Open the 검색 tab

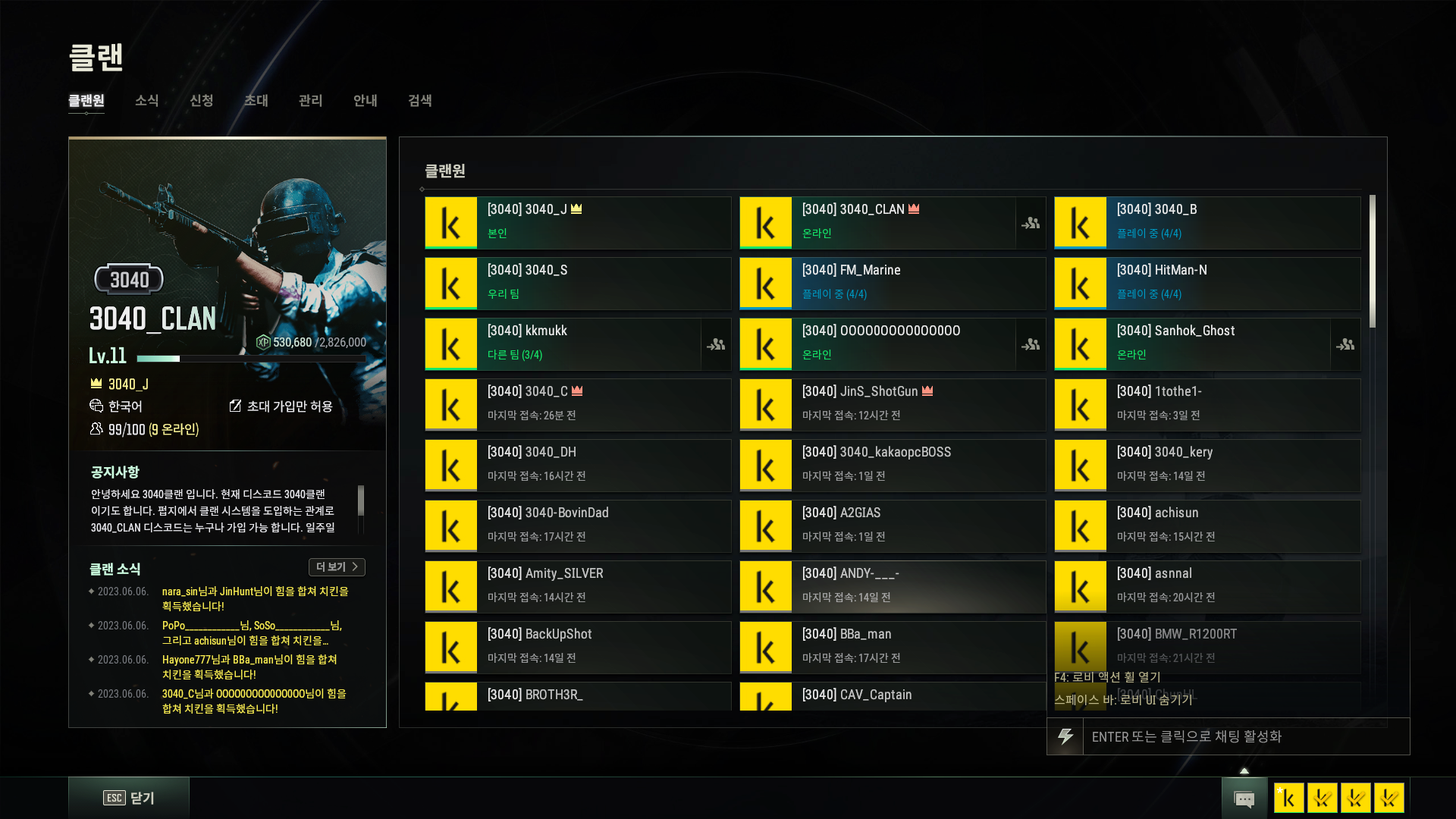coord(419,101)
